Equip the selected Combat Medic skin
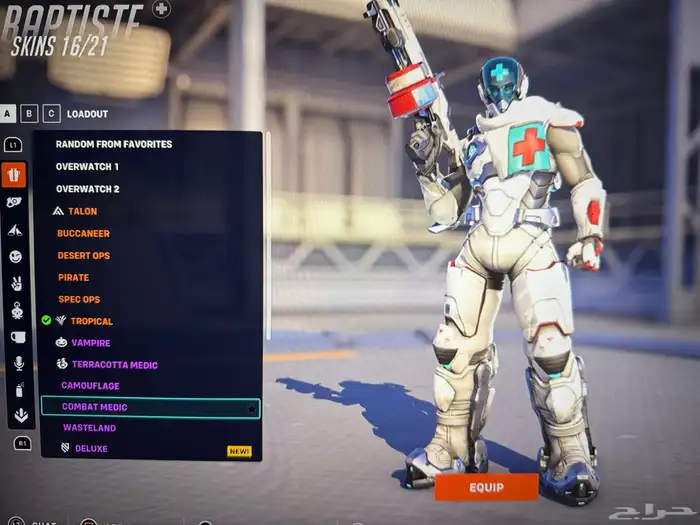 pyautogui.click(x=486, y=487)
